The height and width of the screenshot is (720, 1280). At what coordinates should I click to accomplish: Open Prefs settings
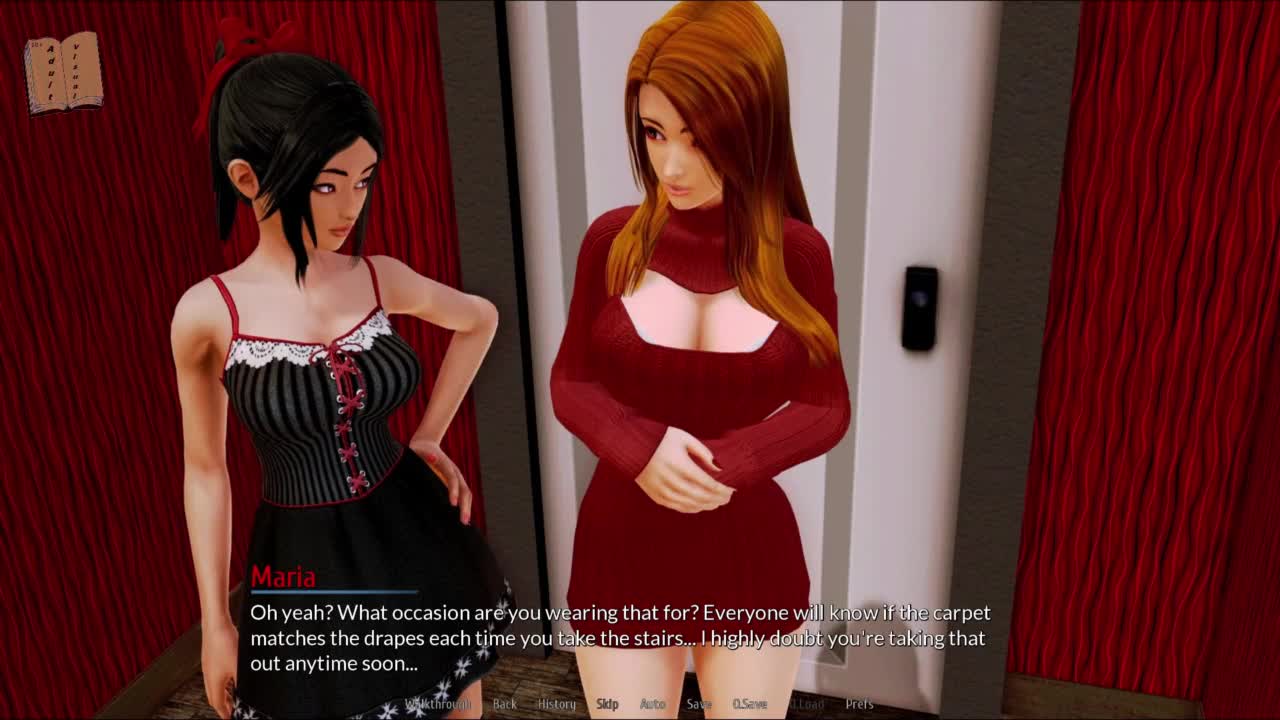pyautogui.click(x=859, y=704)
